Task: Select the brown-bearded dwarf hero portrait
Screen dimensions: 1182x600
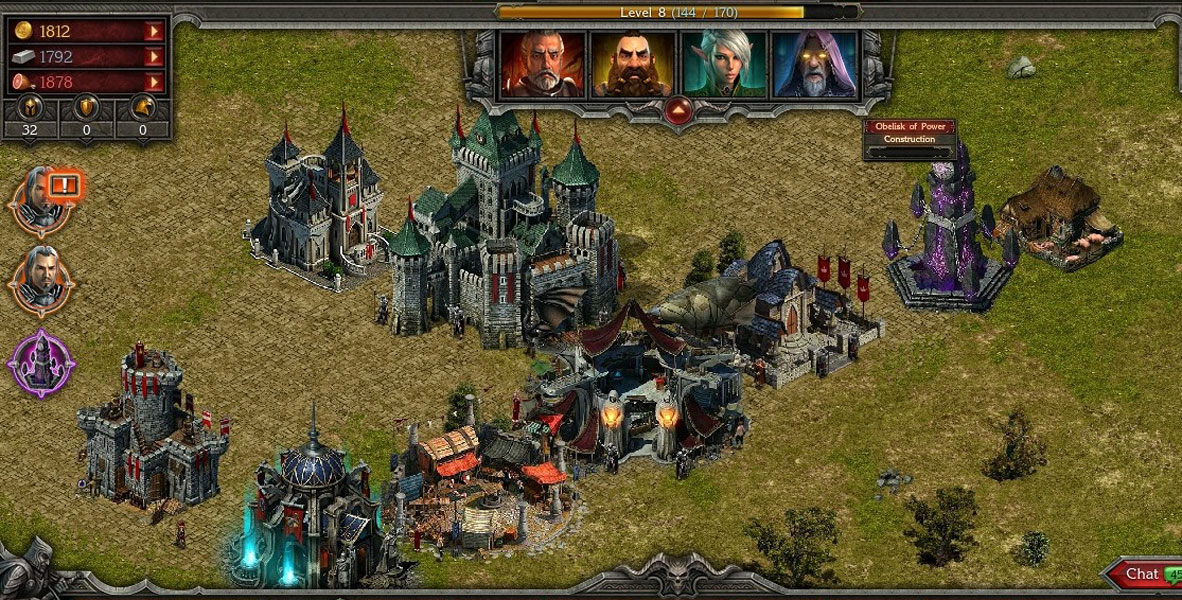Action: click(632, 64)
